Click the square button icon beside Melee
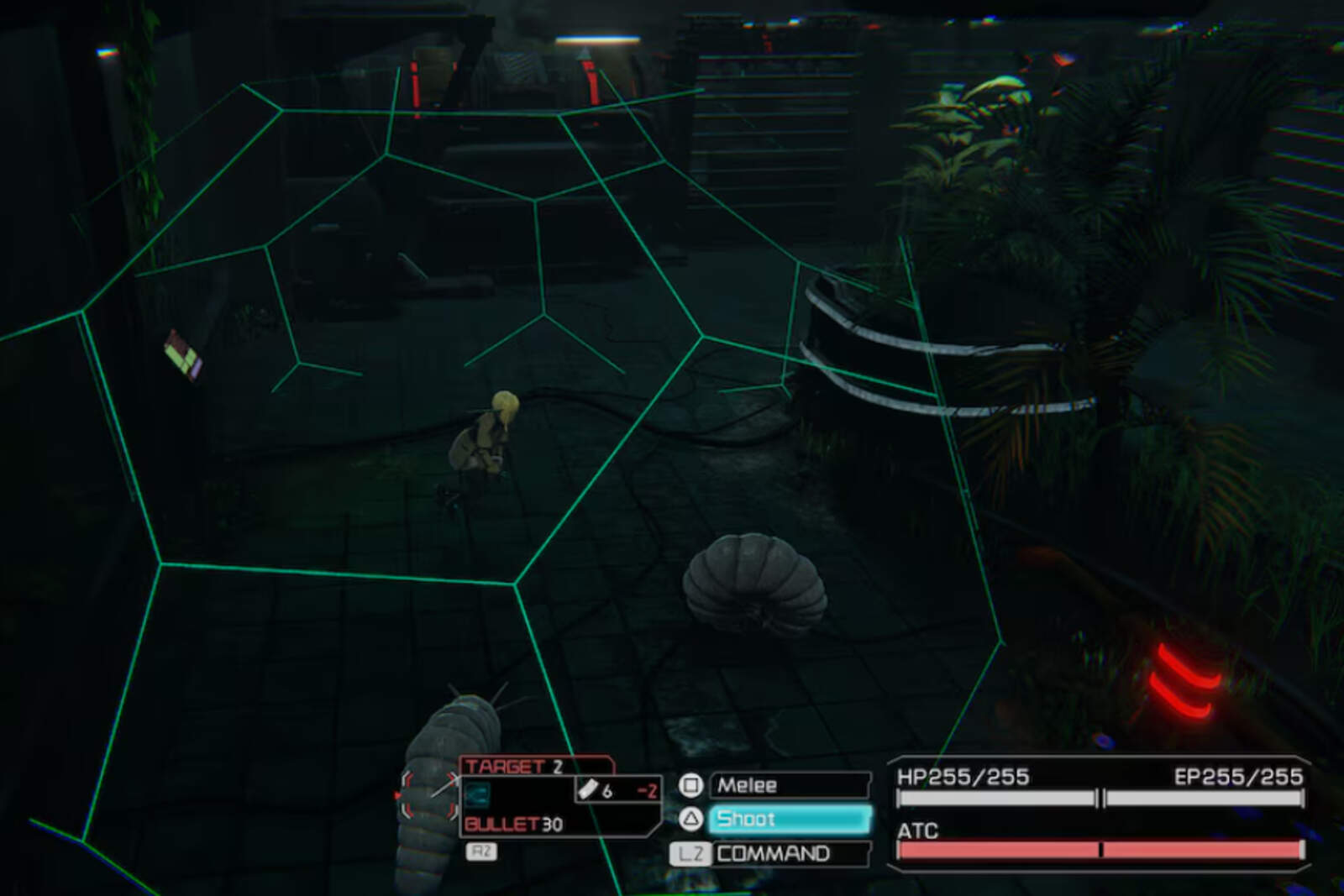The image size is (1344, 896). click(690, 786)
